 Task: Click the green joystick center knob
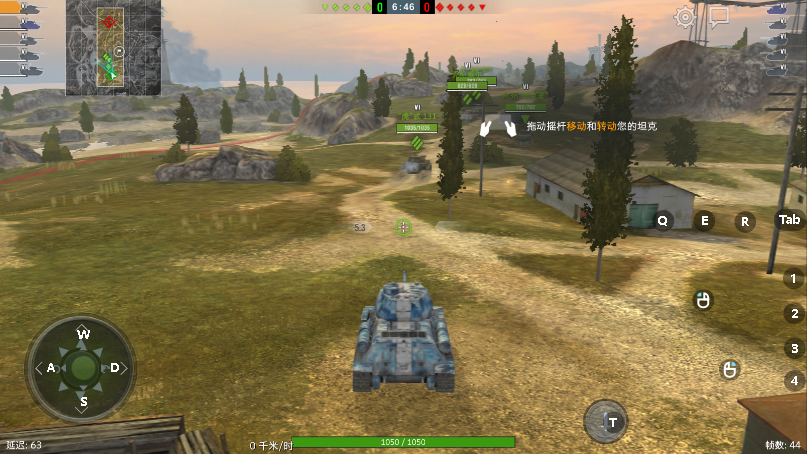click(83, 368)
